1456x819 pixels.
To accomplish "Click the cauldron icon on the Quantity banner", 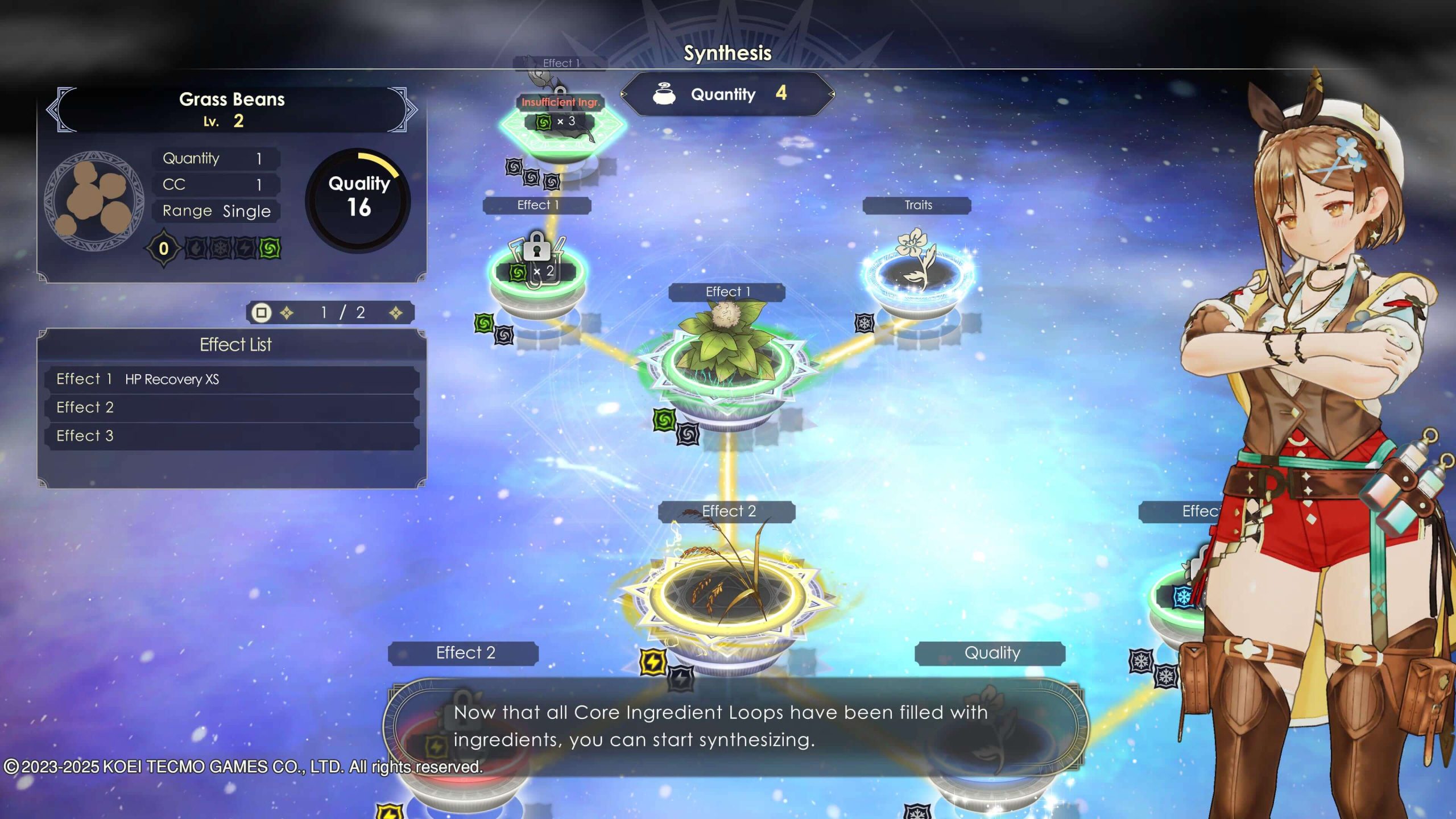I will pos(663,95).
